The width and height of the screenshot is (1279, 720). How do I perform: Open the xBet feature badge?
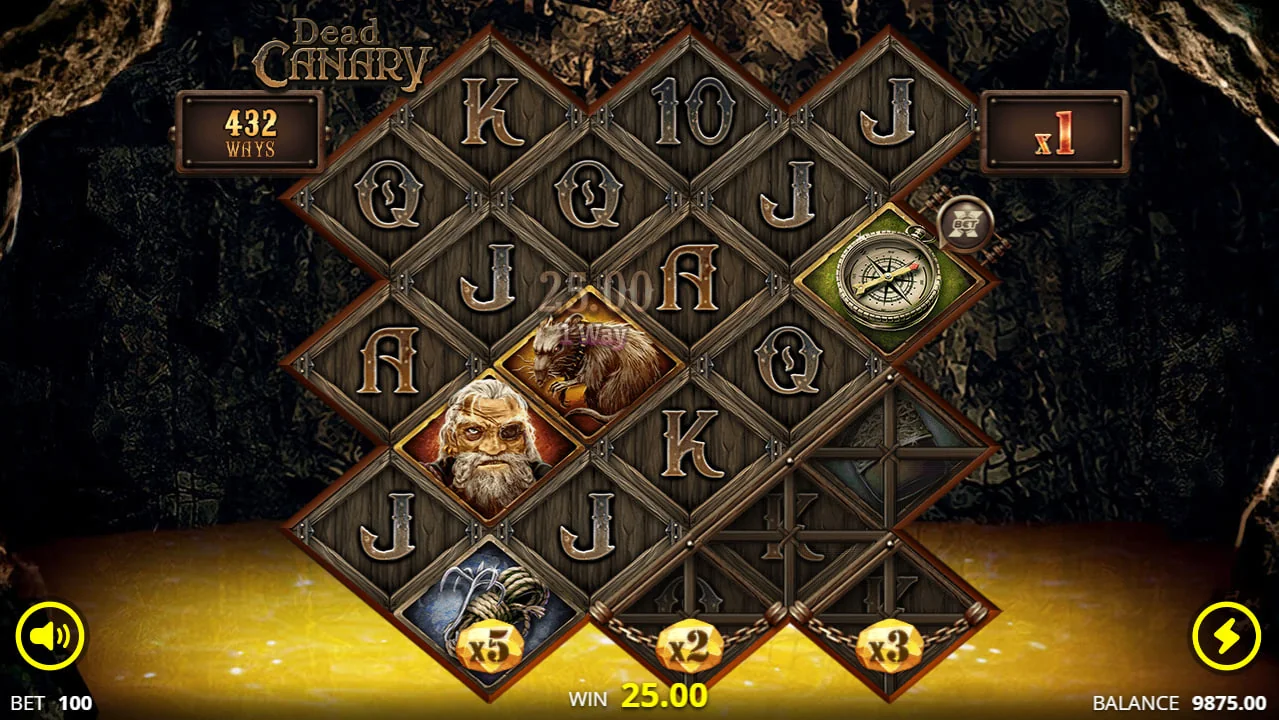coord(965,223)
